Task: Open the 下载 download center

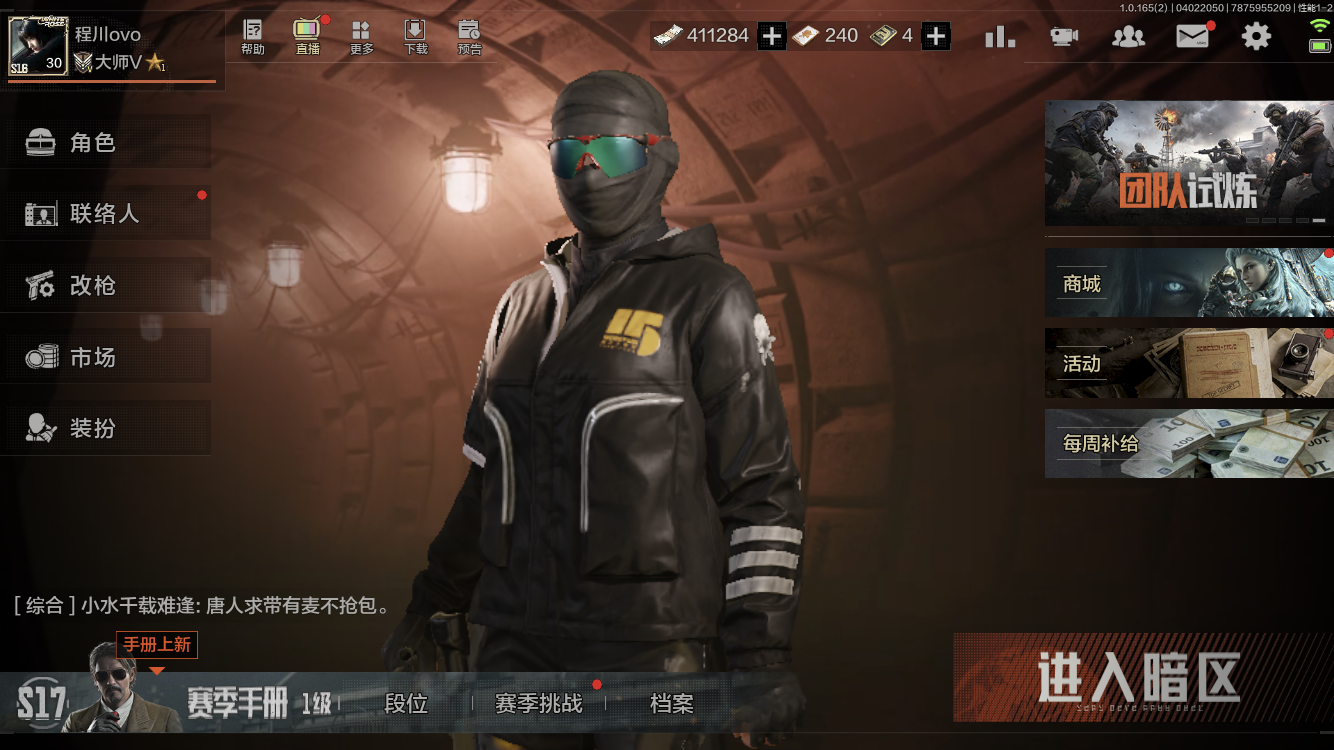Action: [415, 38]
